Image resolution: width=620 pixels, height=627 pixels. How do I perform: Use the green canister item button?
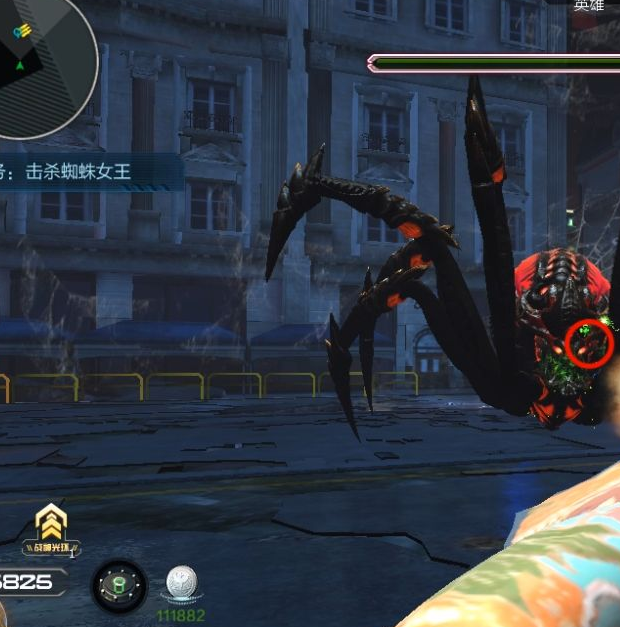120,586
